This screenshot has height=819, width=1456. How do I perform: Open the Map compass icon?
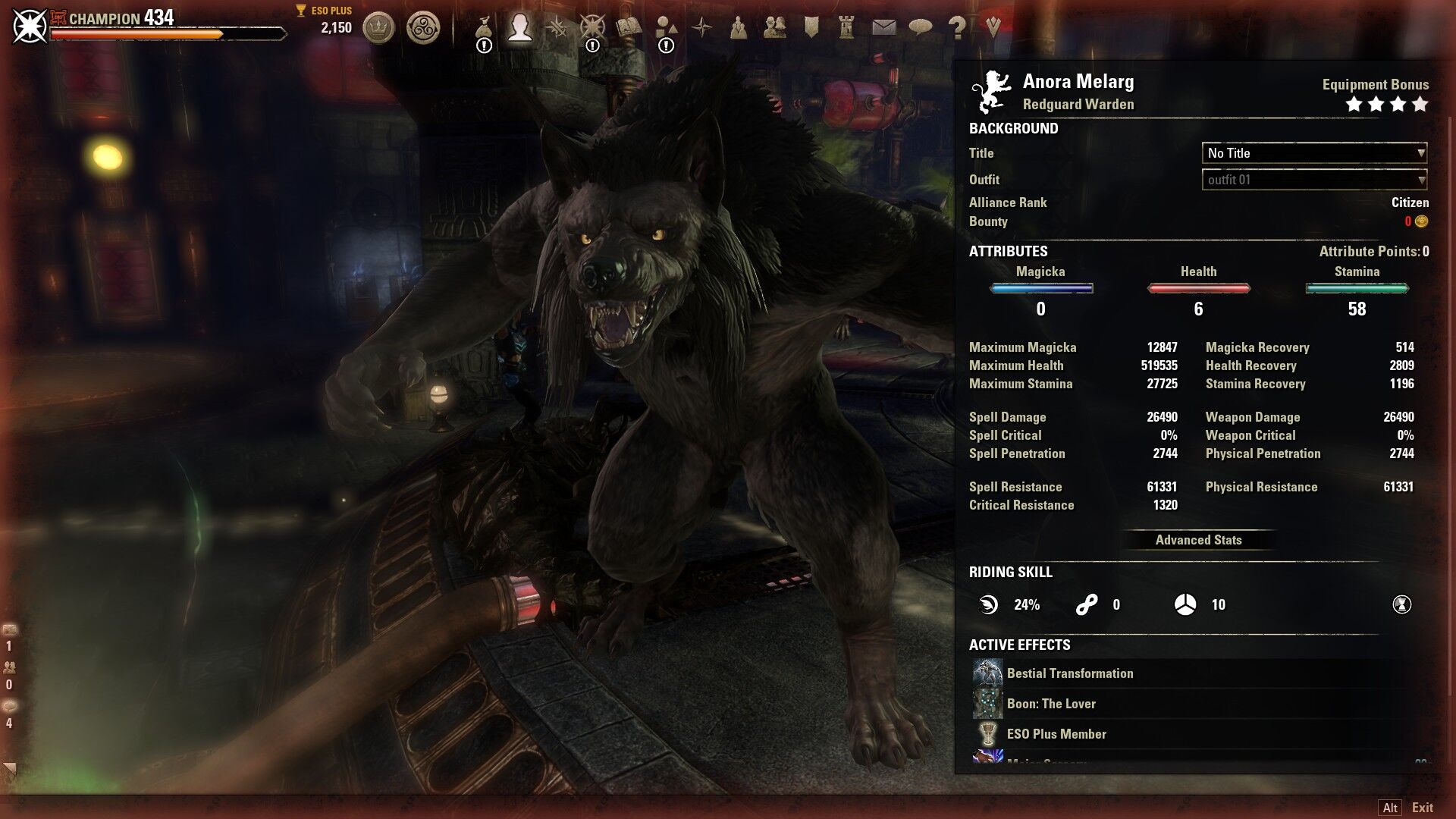click(702, 28)
